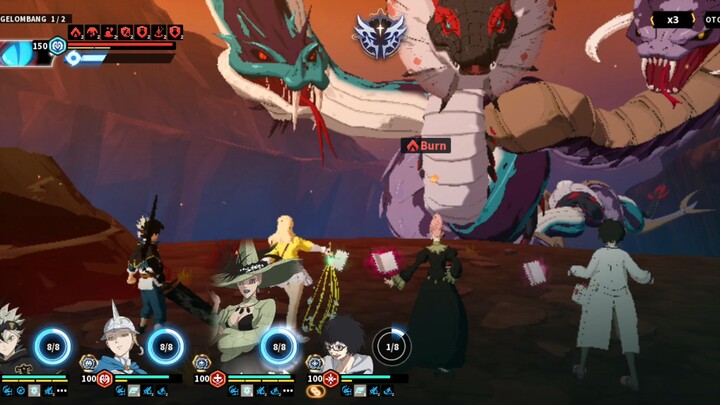720x405 pixels.
Task: Tap the boss portrait with blue eye
Action: coord(22,53)
